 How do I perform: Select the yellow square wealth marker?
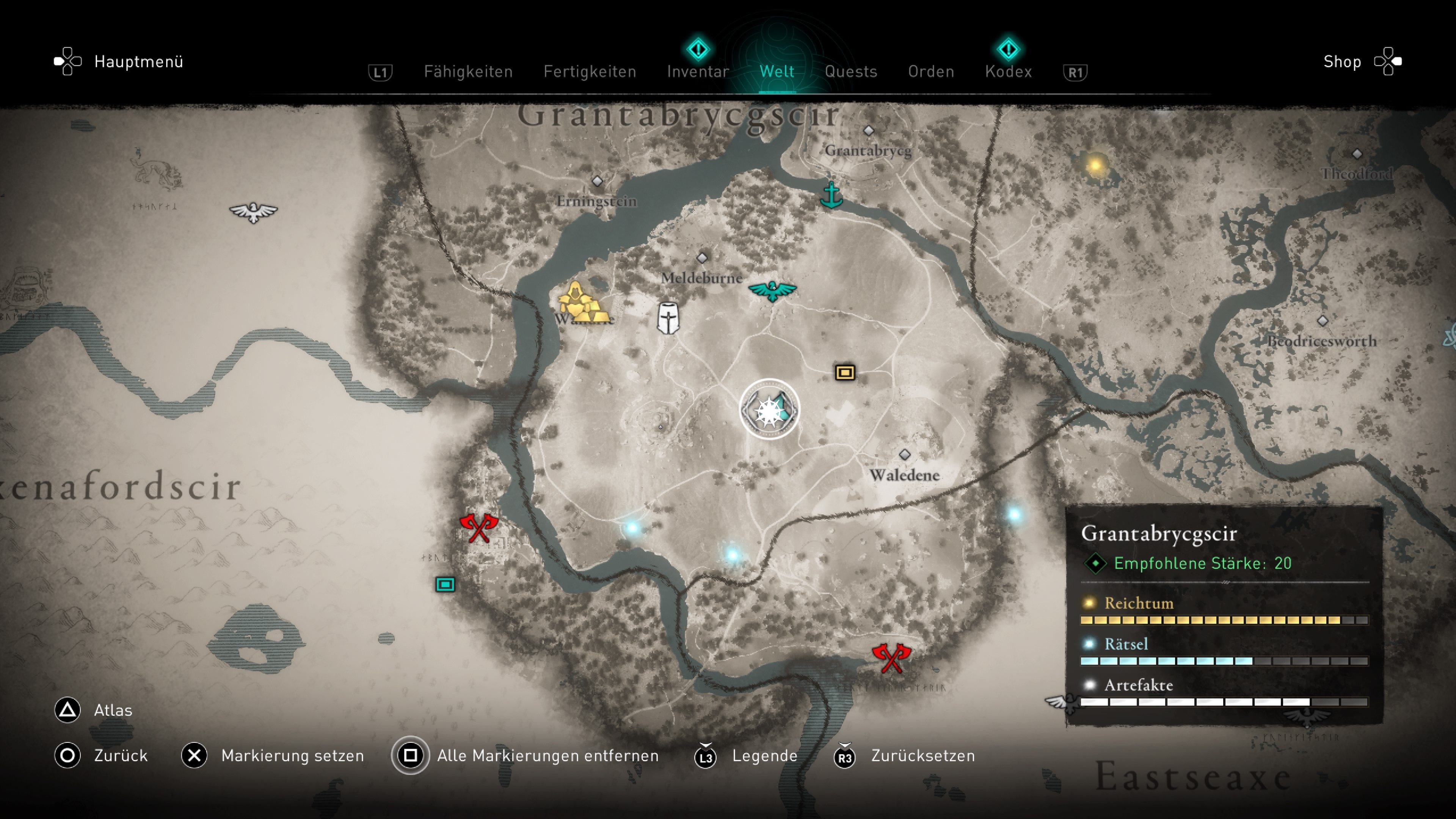pos(845,372)
